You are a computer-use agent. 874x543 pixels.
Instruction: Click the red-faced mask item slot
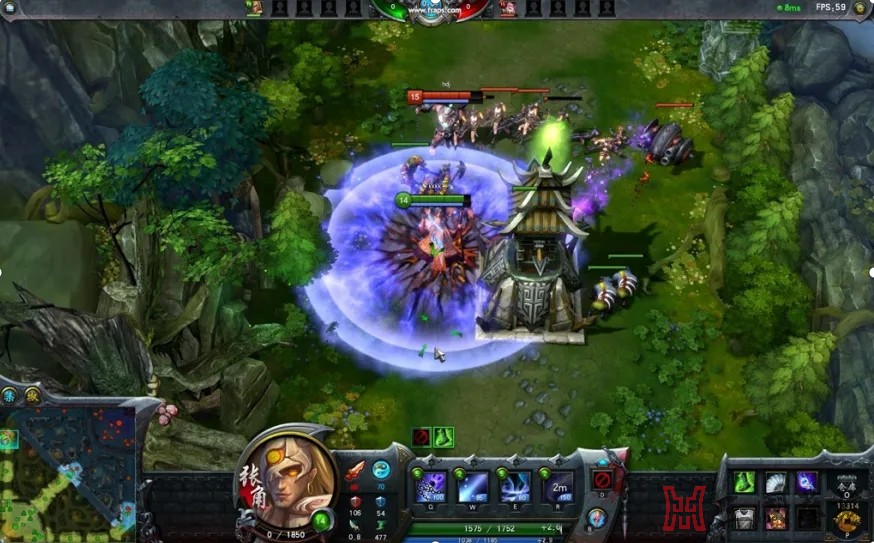click(x=775, y=517)
